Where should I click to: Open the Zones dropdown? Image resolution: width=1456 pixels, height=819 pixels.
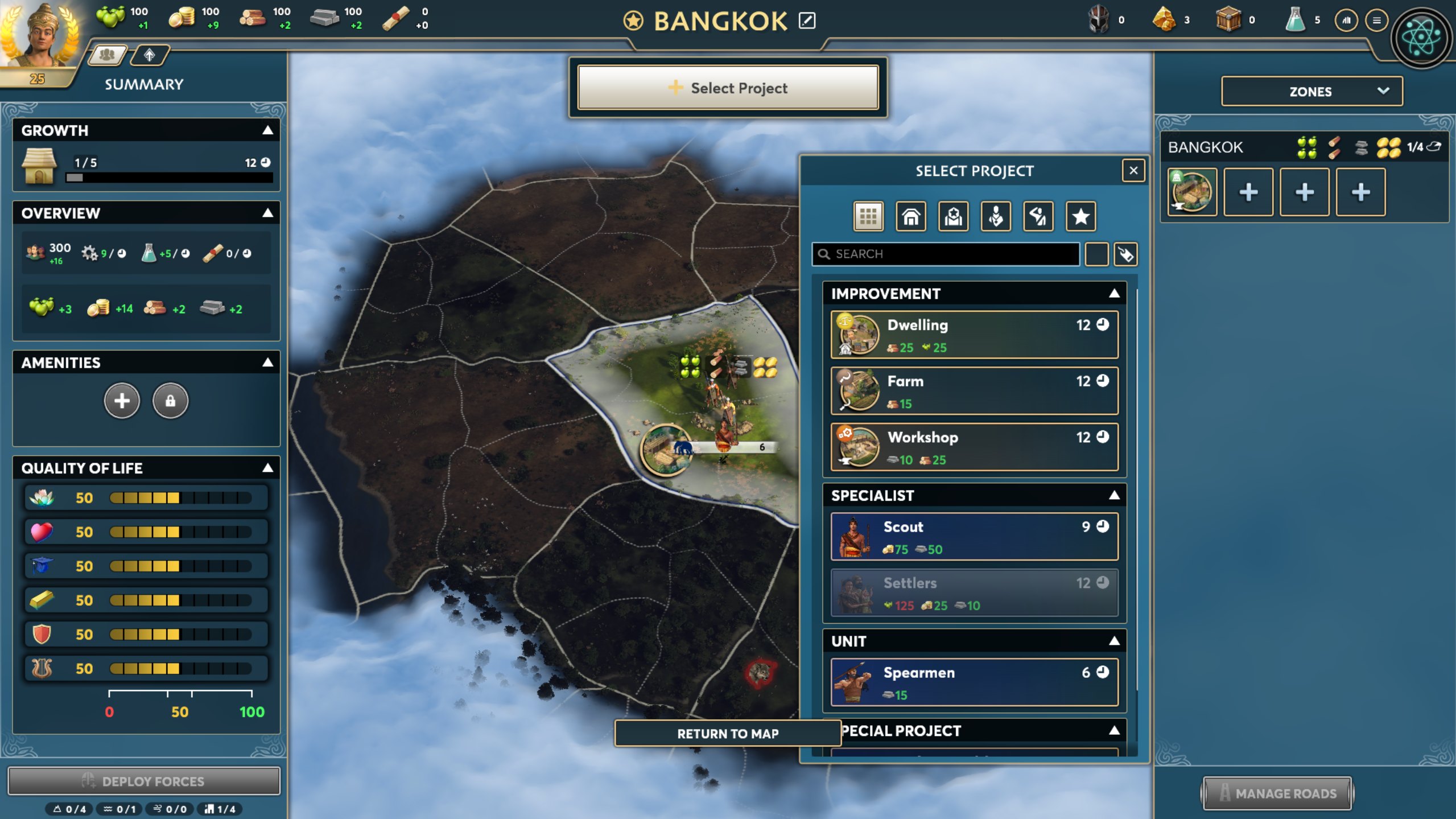pyautogui.click(x=1311, y=92)
